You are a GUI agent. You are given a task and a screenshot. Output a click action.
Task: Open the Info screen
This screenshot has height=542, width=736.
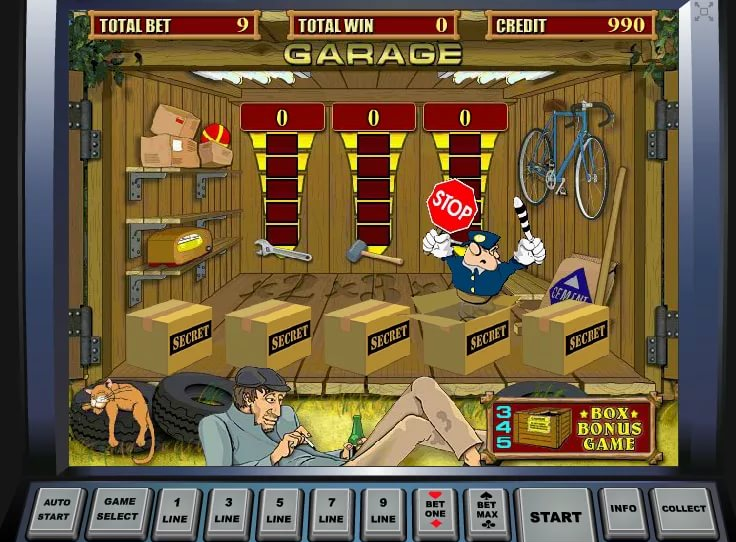pyautogui.click(x=623, y=511)
